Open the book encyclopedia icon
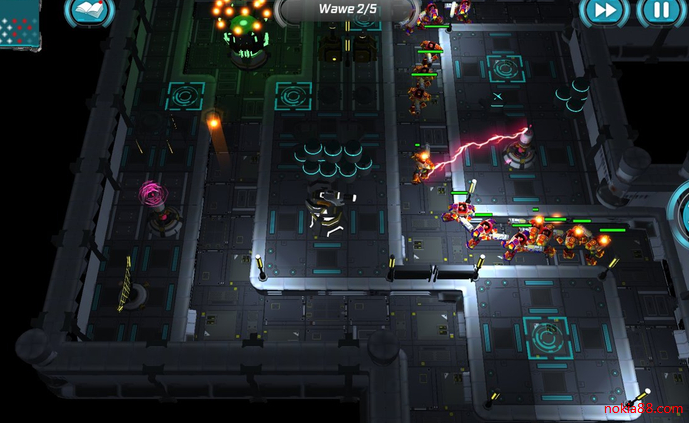The height and width of the screenshot is (423, 689). (x=89, y=10)
